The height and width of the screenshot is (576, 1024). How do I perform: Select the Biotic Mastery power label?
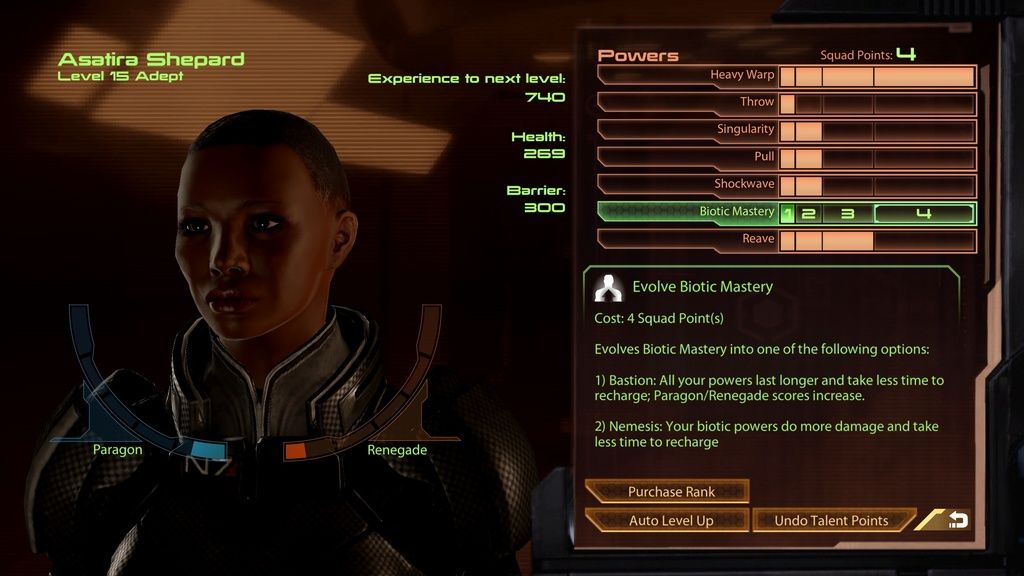[736, 212]
